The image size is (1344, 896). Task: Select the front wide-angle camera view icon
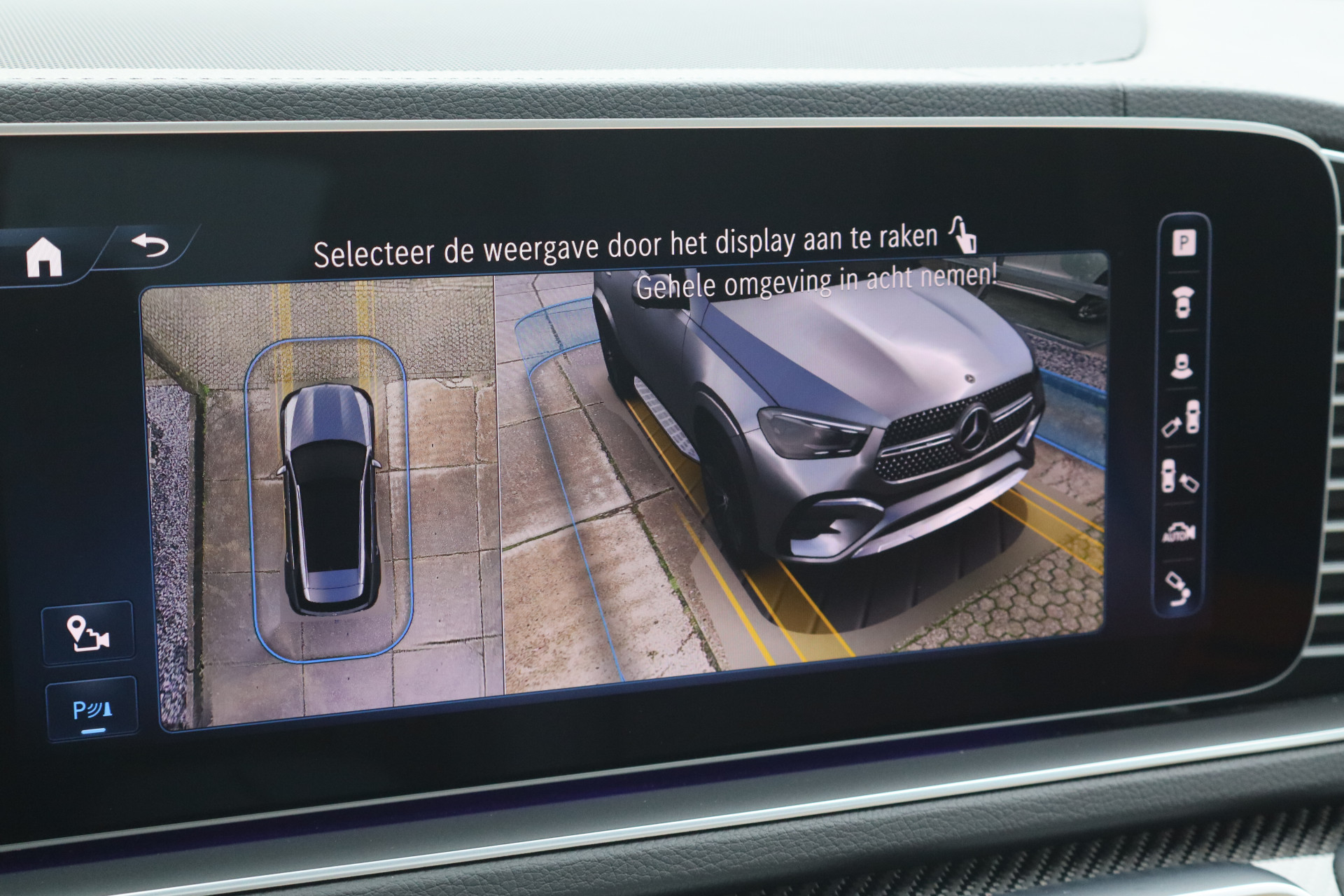tap(1183, 302)
